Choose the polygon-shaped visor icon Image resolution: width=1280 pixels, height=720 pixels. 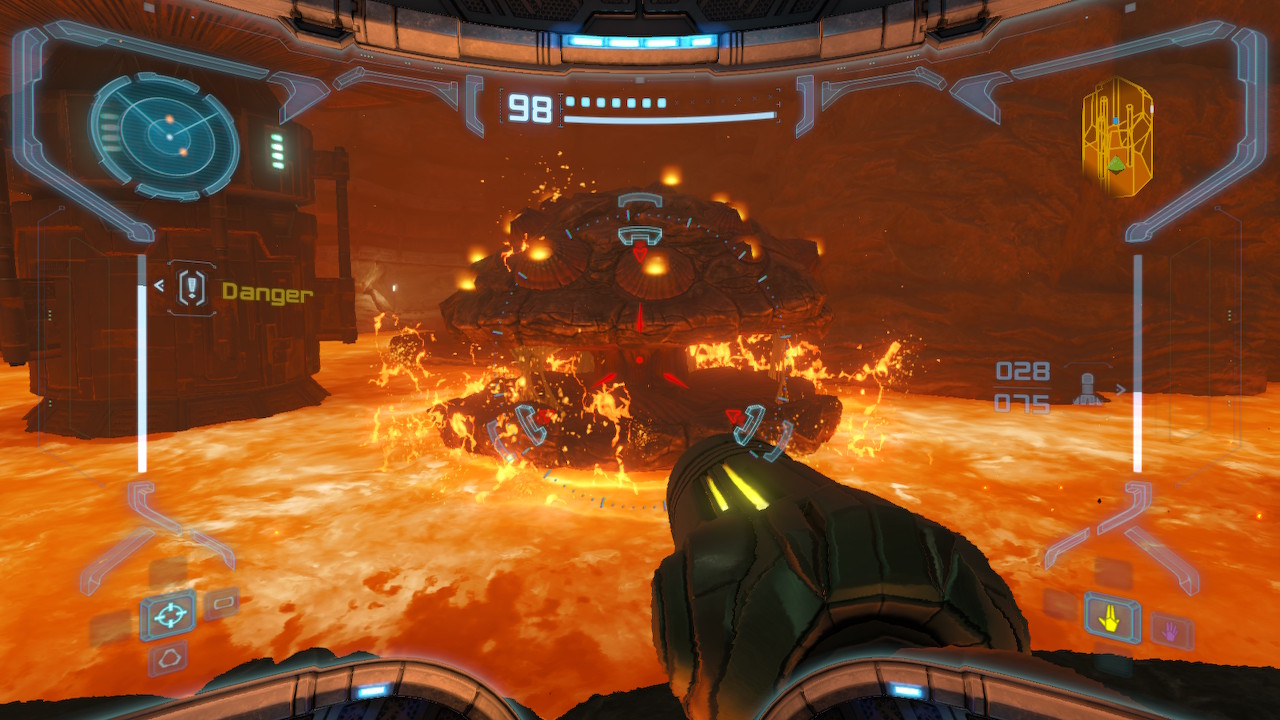click(x=167, y=658)
